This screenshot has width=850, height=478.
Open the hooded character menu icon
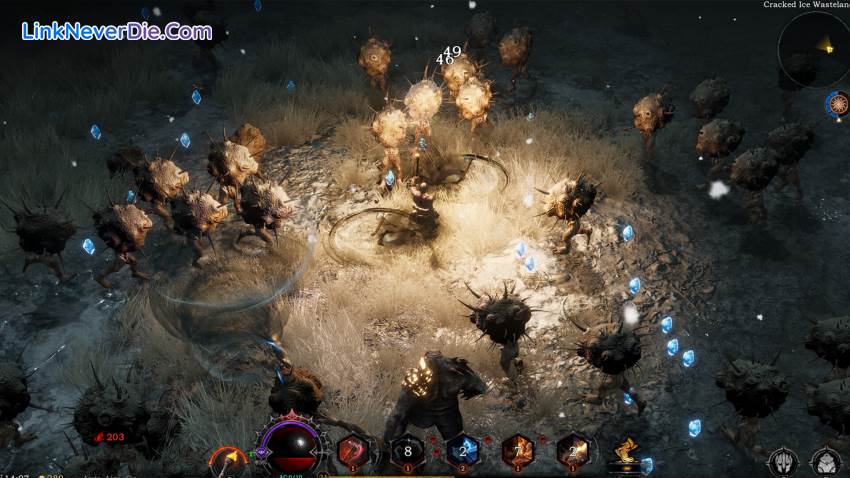pyautogui.click(x=825, y=462)
